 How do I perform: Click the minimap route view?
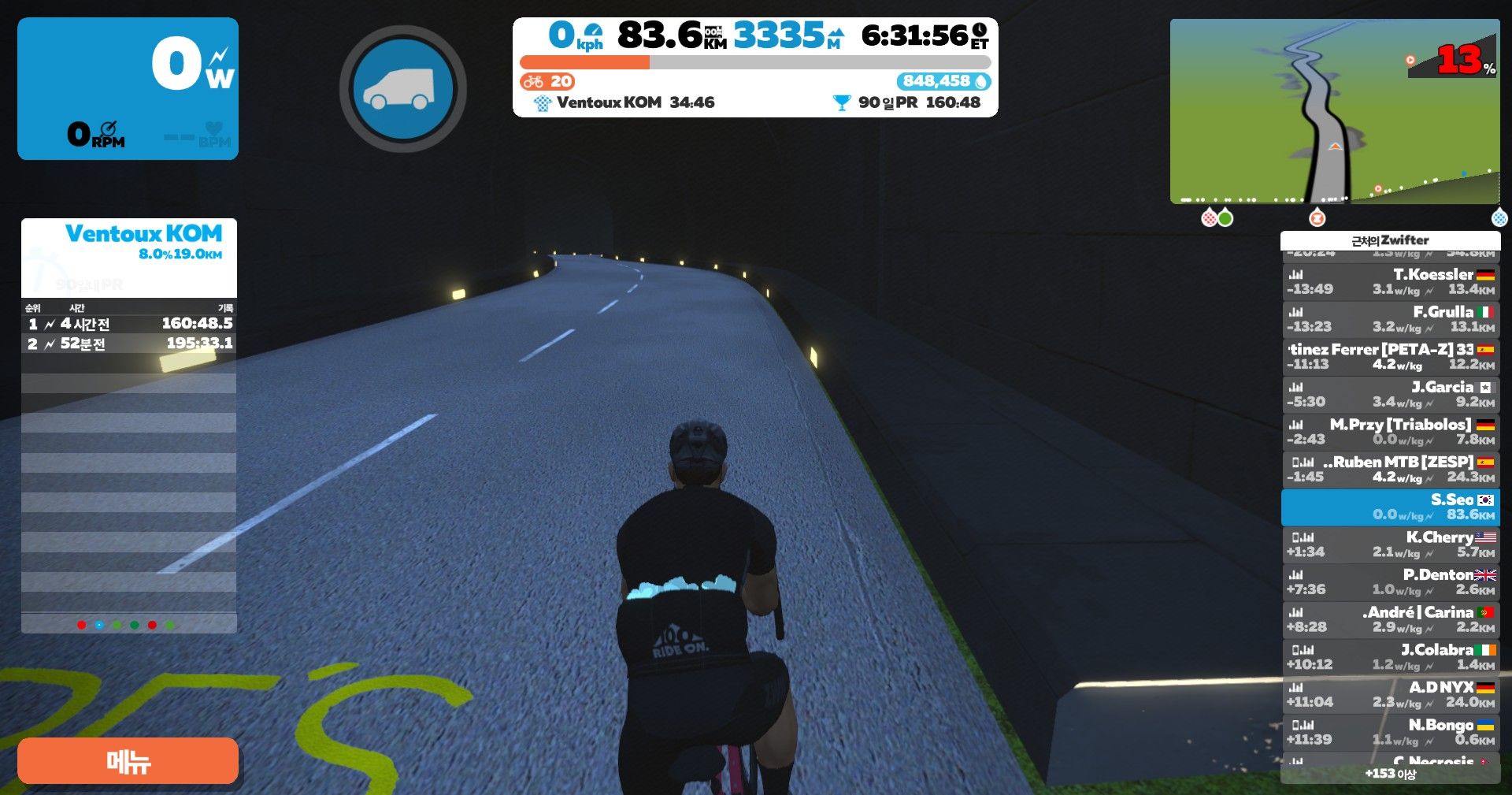click(x=1334, y=111)
